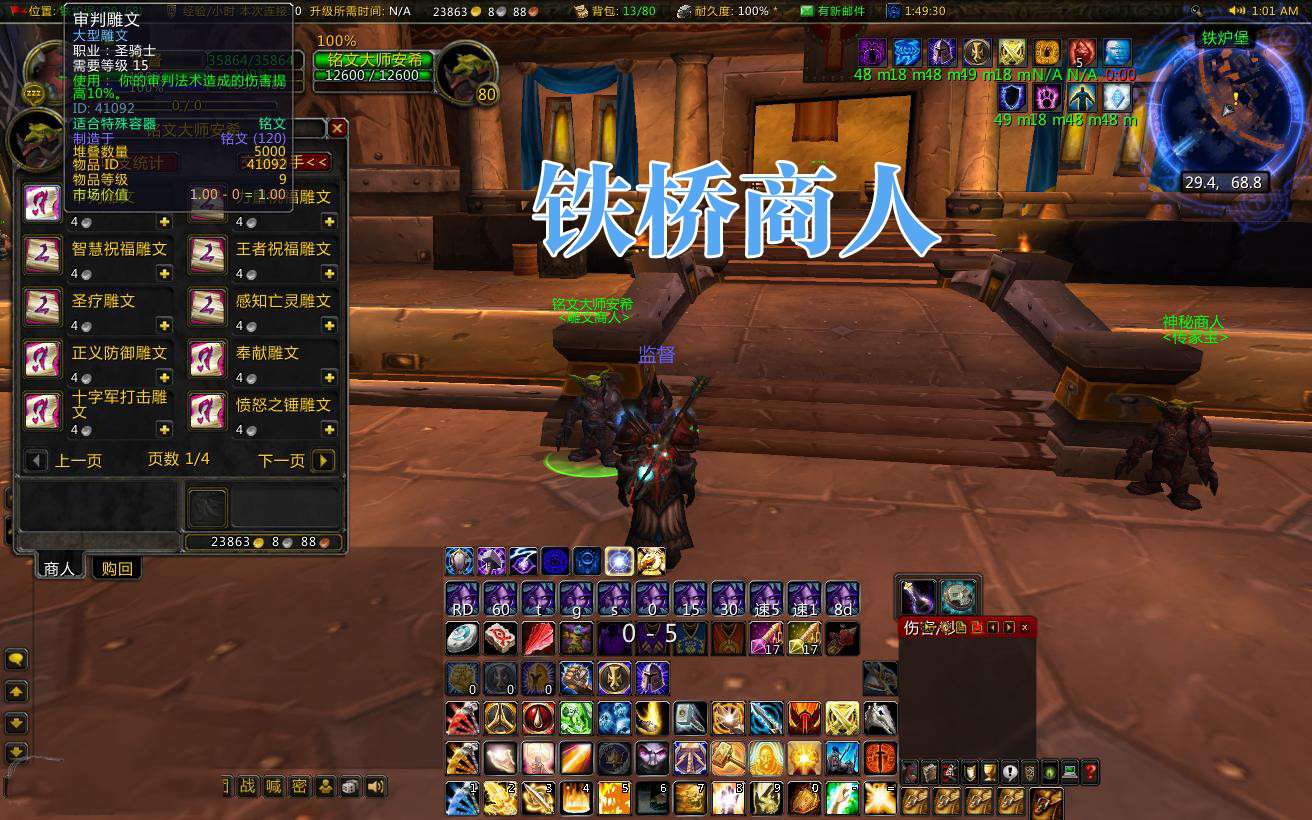Viewport: 1312px width, 820px height.
Task: Open the dice roll icon beside chat buttons
Action: point(350,786)
